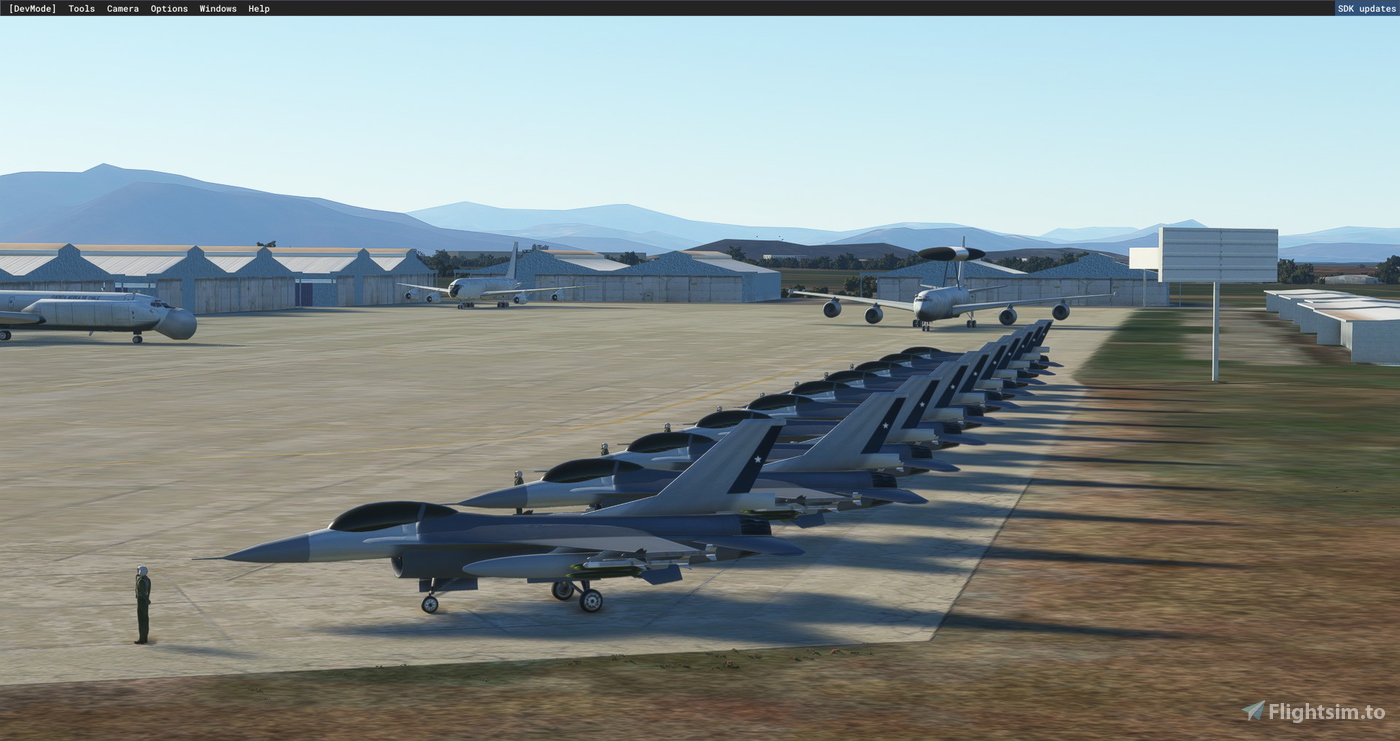Viewport: 1400px width, 741px height.
Task: Open the [DevMode] menu
Action: click(33, 8)
